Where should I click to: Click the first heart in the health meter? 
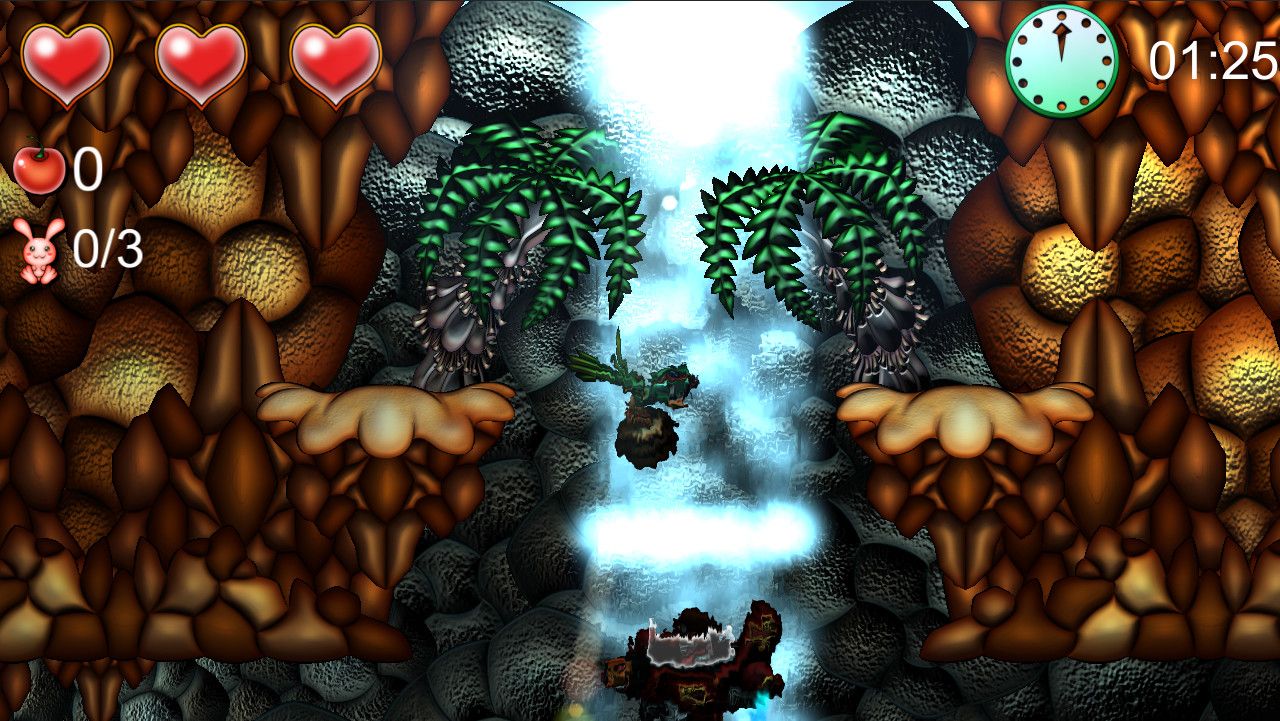(x=65, y=58)
